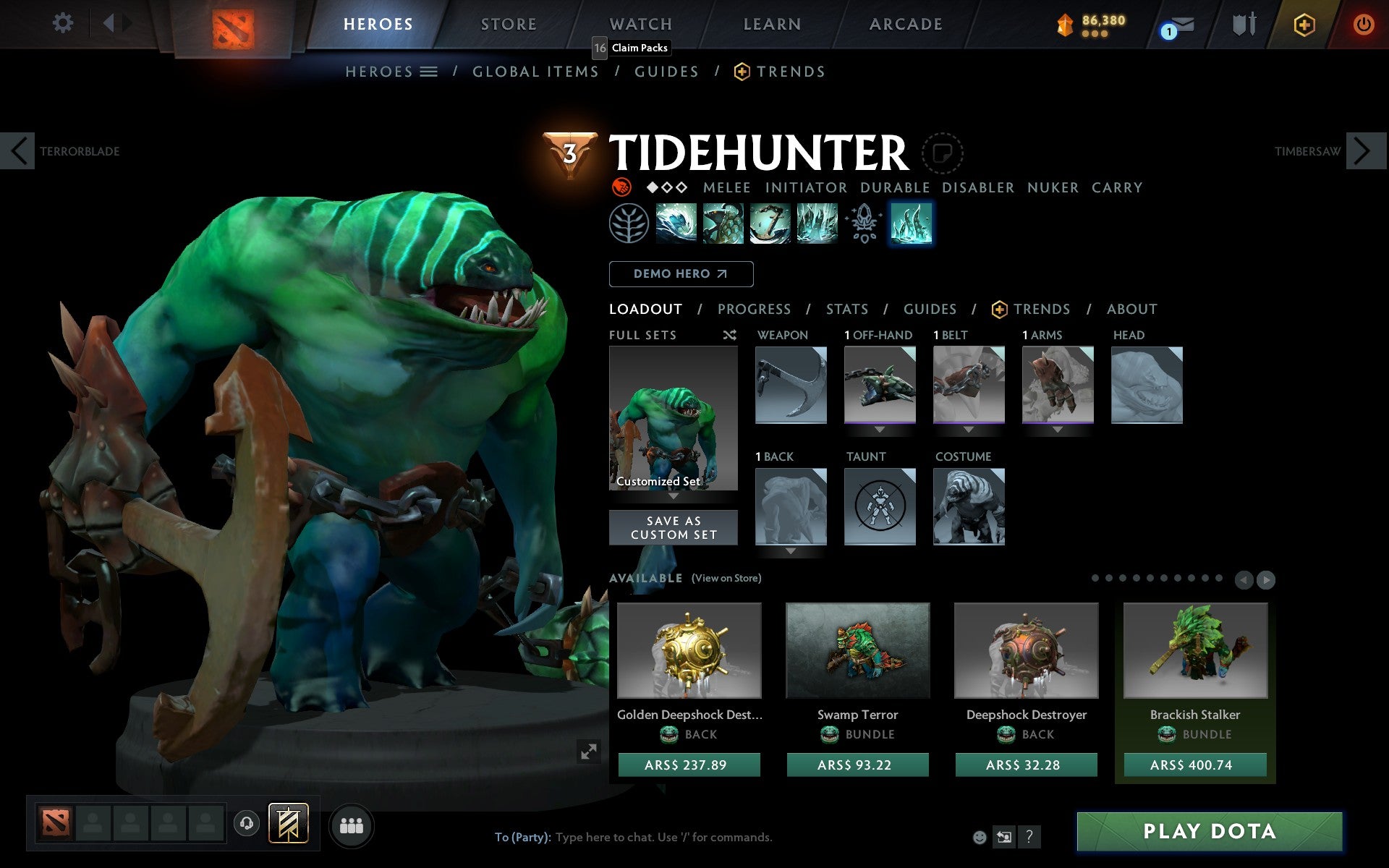Select the highlighted facet tentacles icon
1389x868 pixels.
pyautogui.click(x=912, y=224)
